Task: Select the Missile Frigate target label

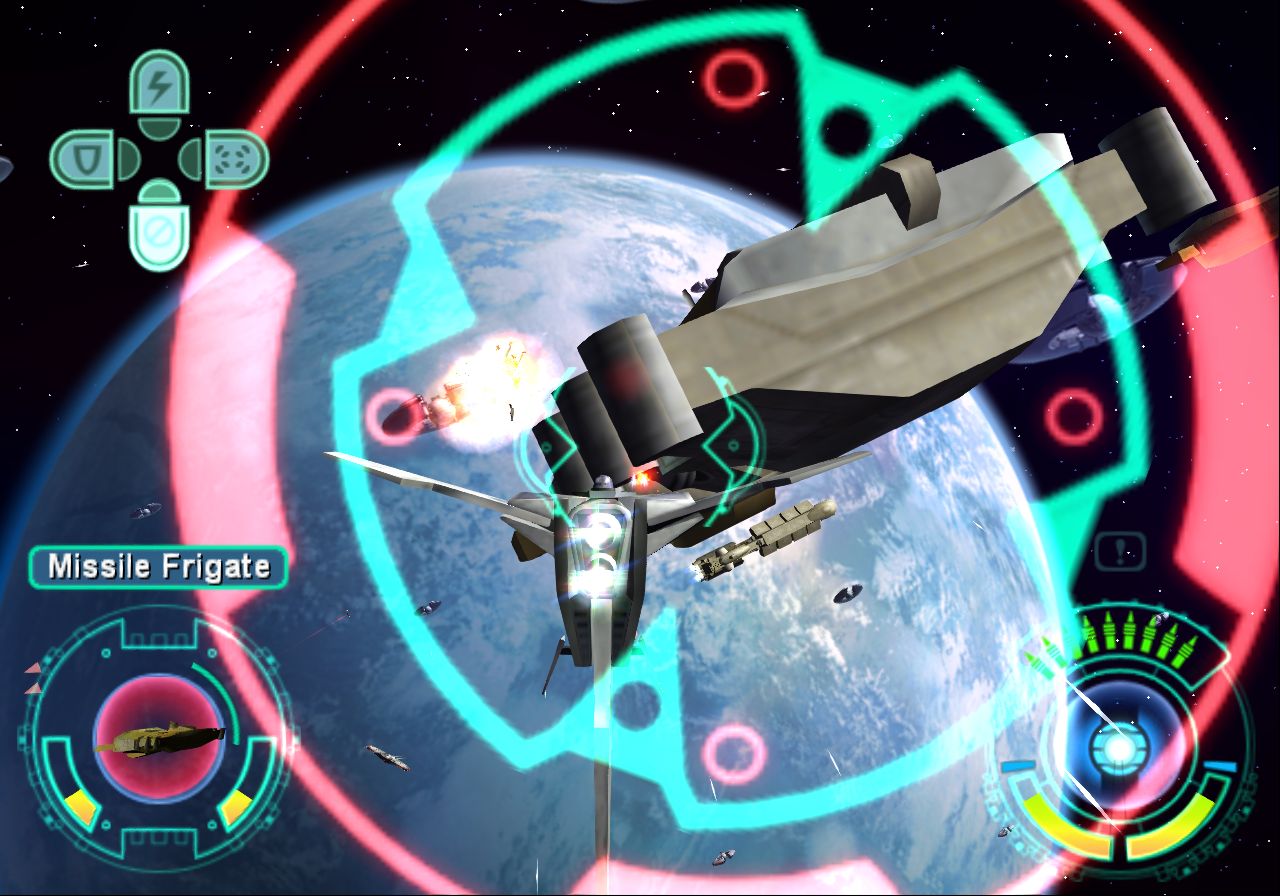Action: pyautogui.click(x=159, y=567)
